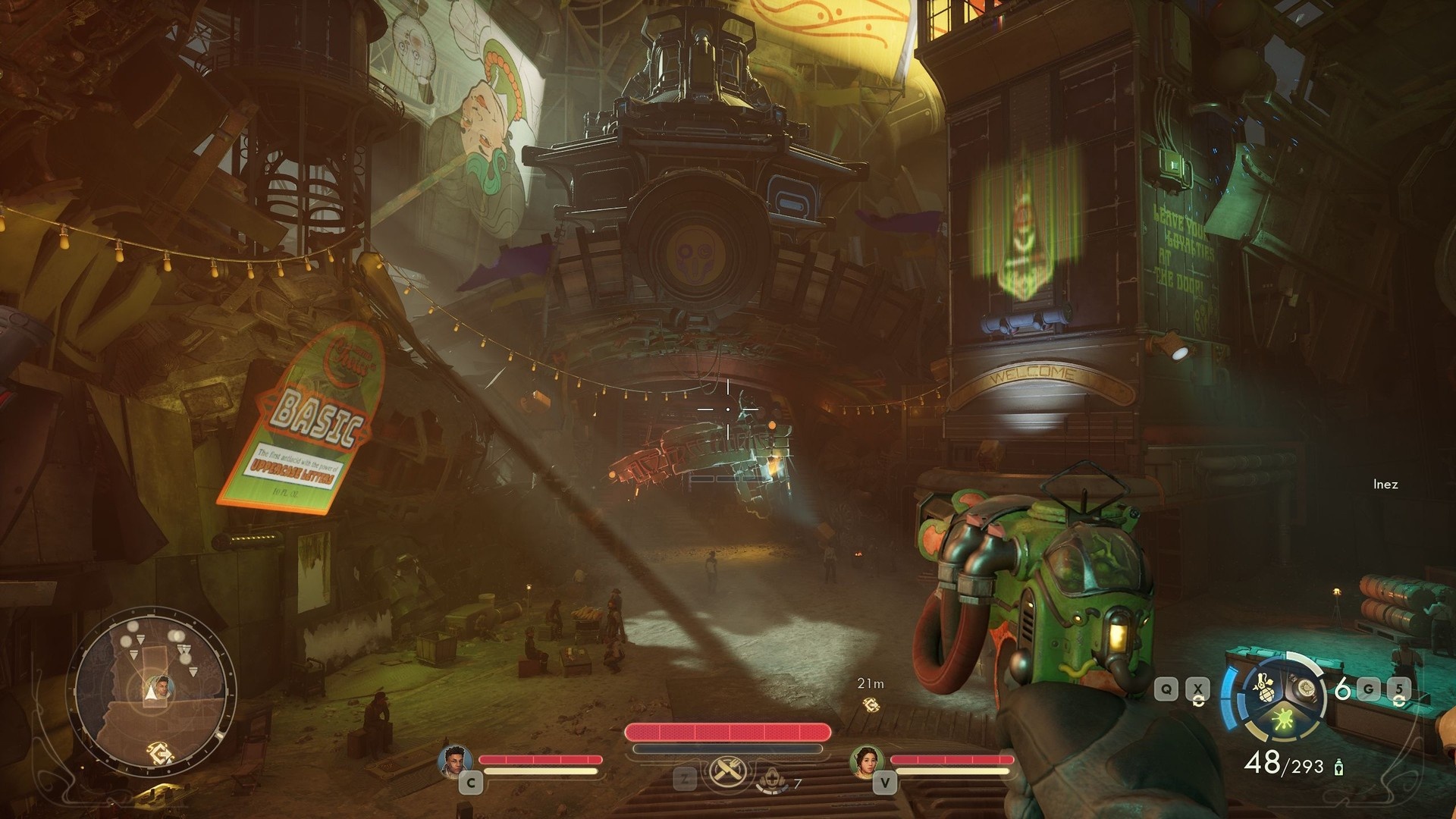The width and height of the screenshot is (1456, 819).
Task: Open the circular minimap
Action: 153,687
